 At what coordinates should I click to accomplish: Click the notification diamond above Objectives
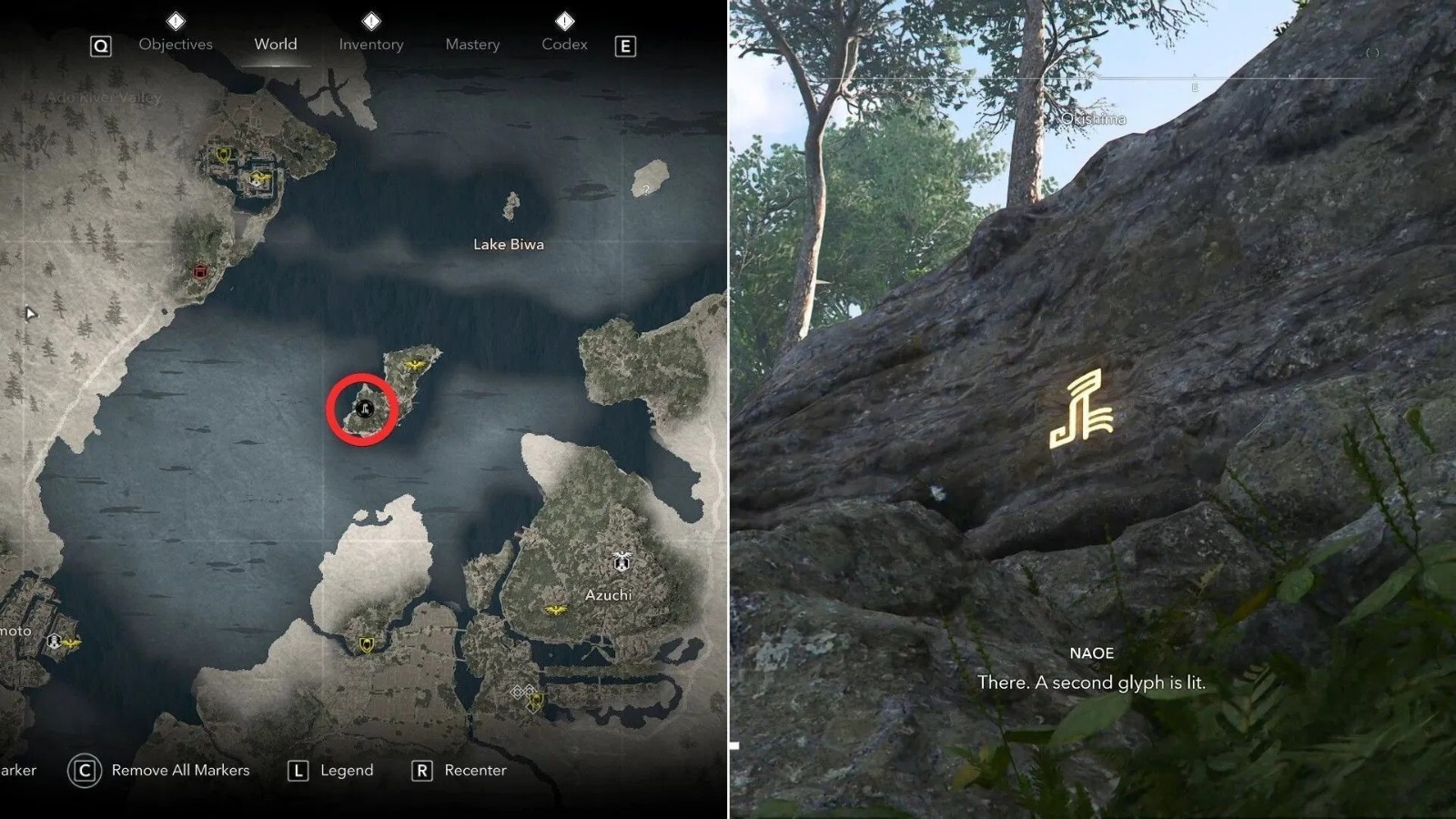pos(174,21)
